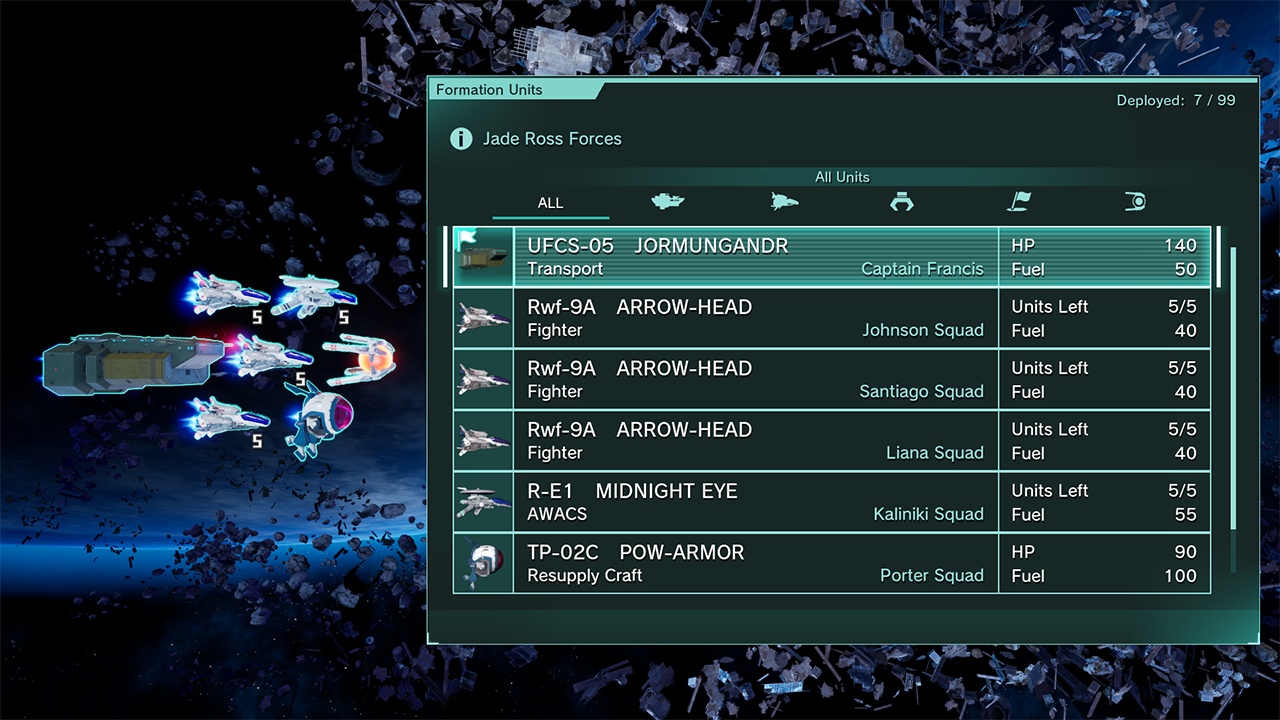This screenshot has height=720, width=1280.
Task: Pick the Santiago Squad ARROW-HEAD row
Action: coord(830,379)
